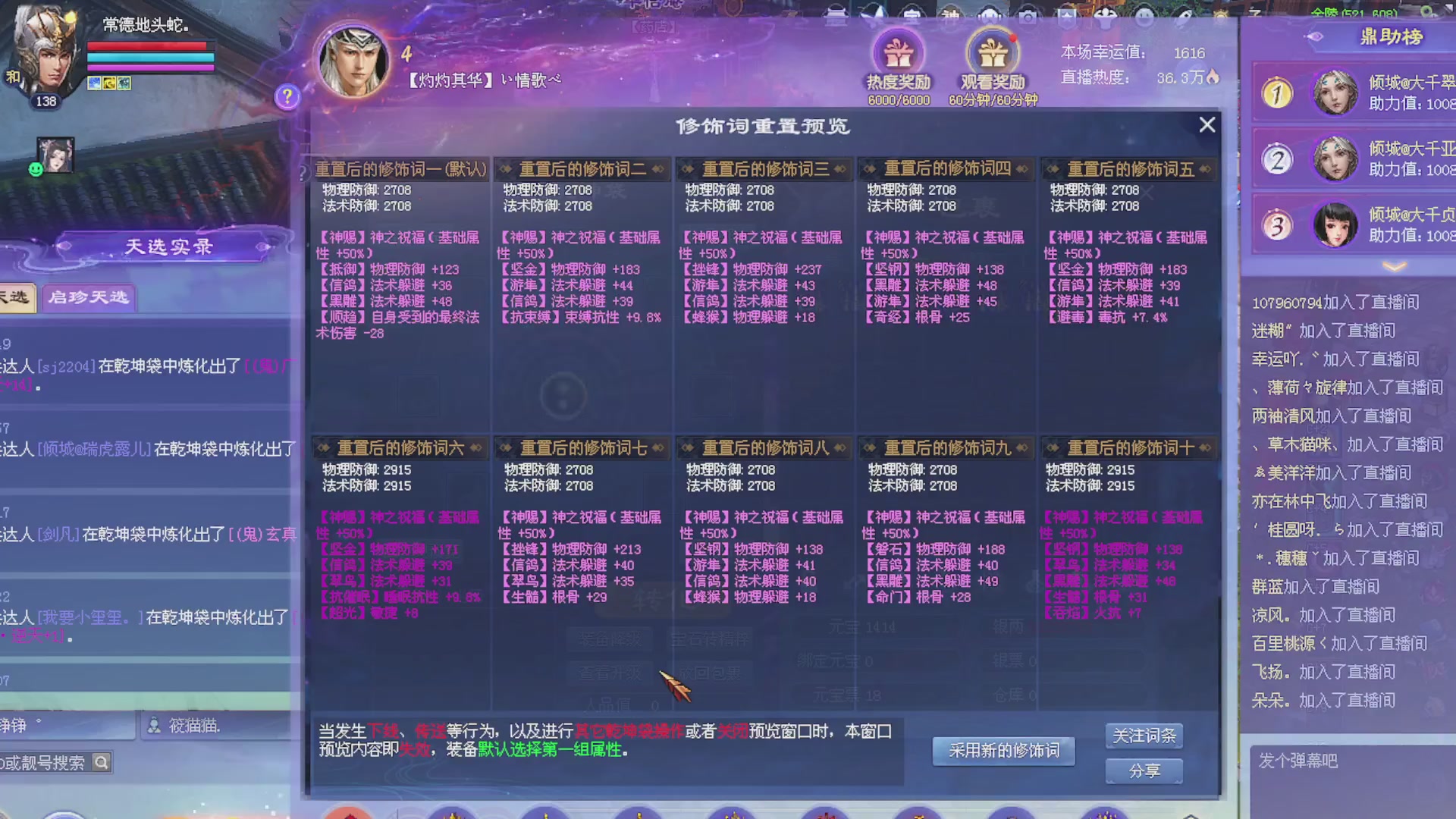The height and width of the screenshot is (819, 1456).
Task: Close the 修饰词重置预览 preview window
Action: [x=1207, y=124]
